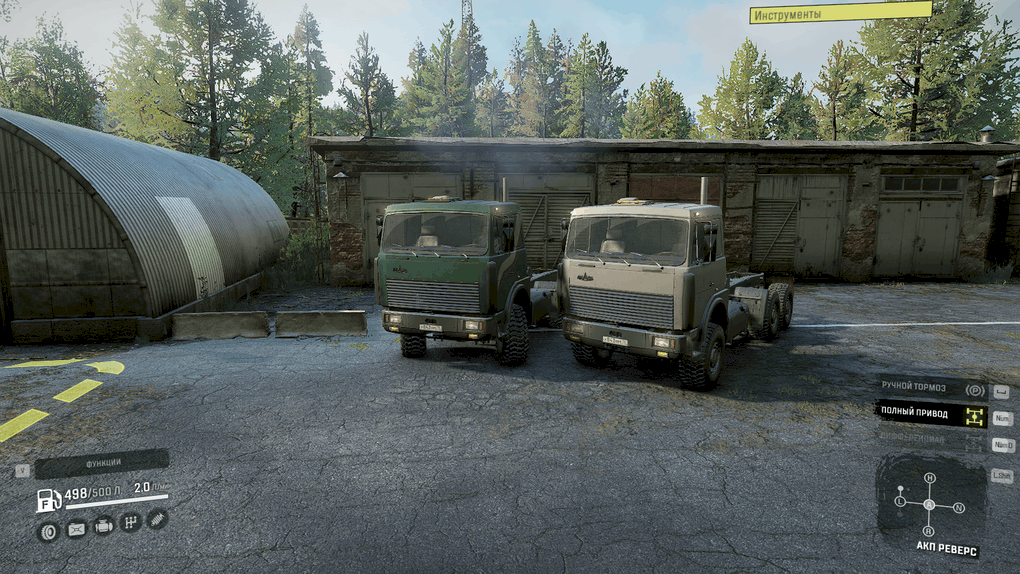
Task: Click the gearbox damage status icon
Action: pos(130,522)
